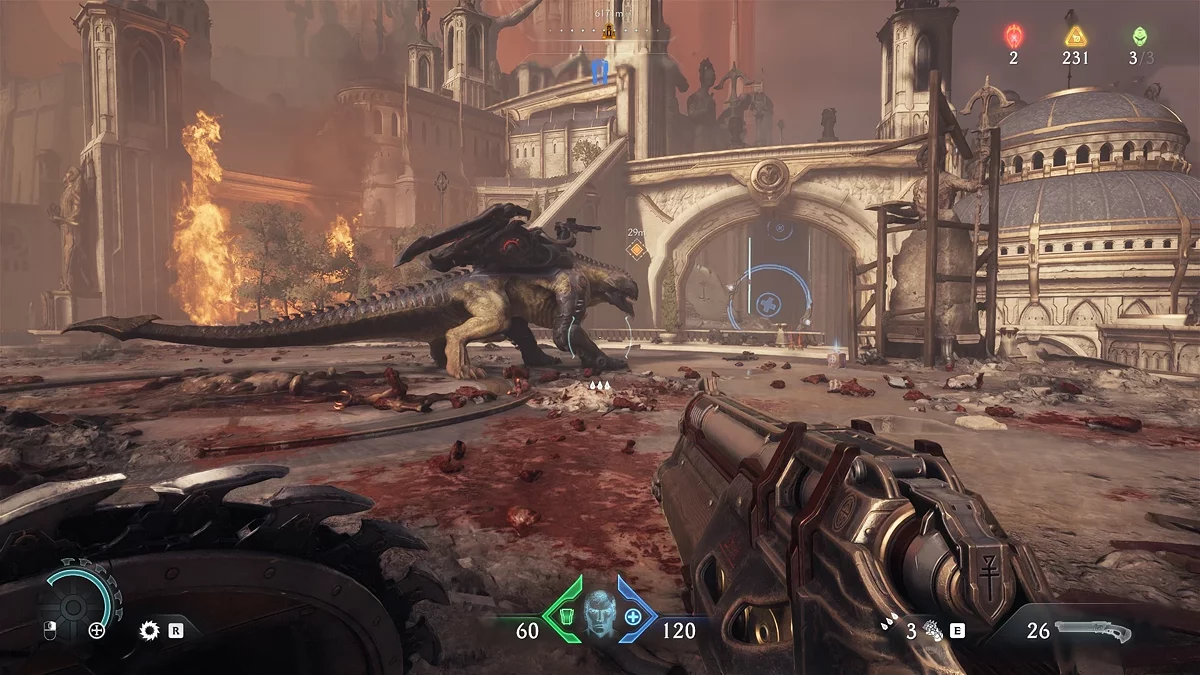The height and width of the screenshot is (675, 1200).
Task: Click the blue health cross icon
Action: [x=633, y=616]
